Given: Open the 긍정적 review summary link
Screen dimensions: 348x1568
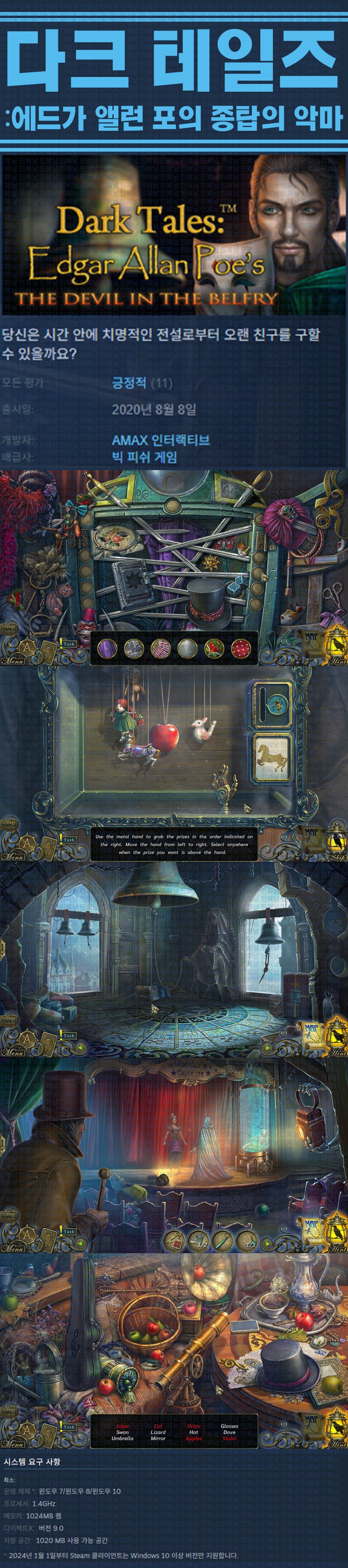Looking at the screenshot, I should point(129,383).
